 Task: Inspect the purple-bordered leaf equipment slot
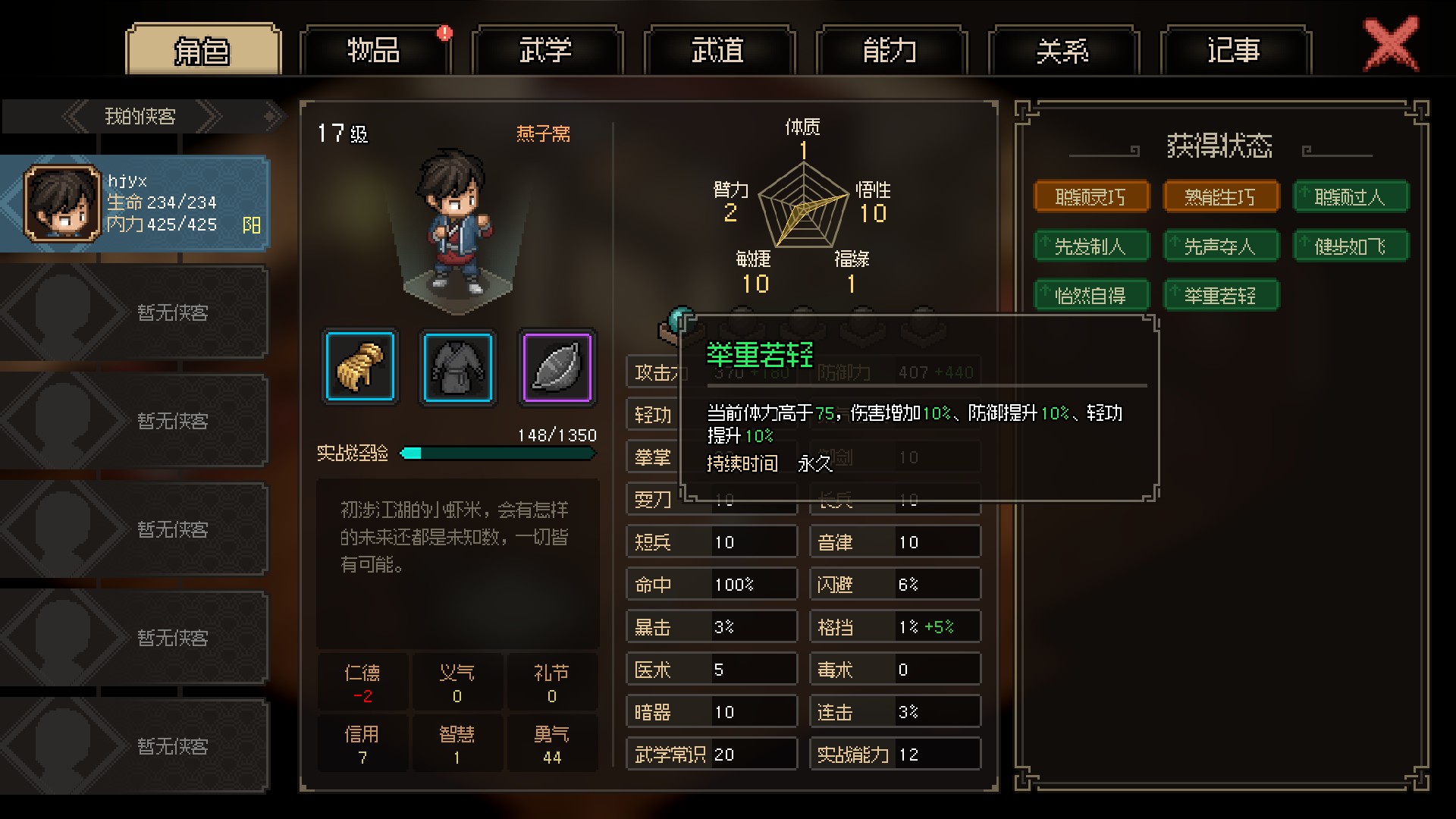[557, 367]
